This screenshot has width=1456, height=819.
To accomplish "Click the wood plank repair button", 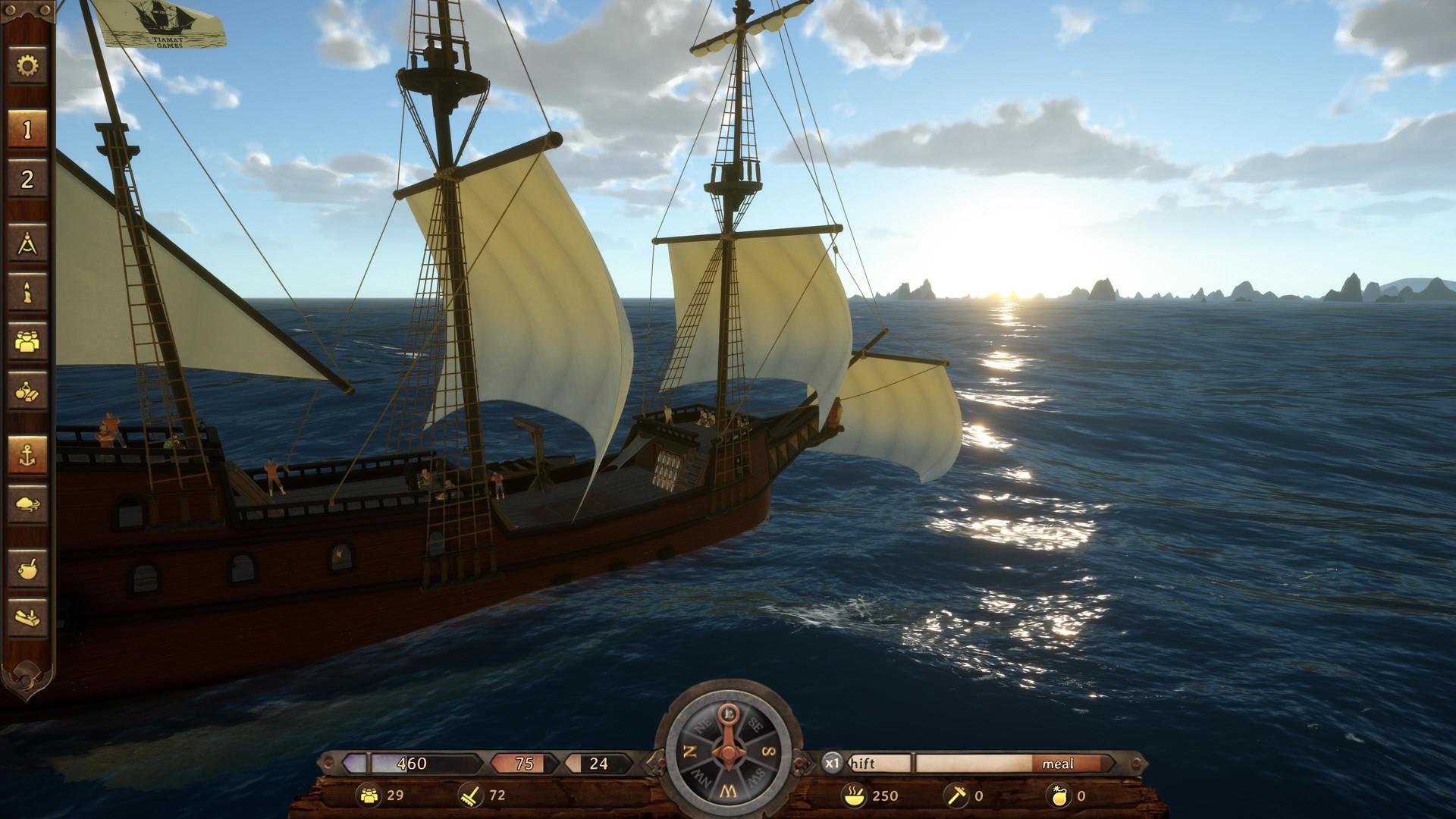I will point(27,617).
